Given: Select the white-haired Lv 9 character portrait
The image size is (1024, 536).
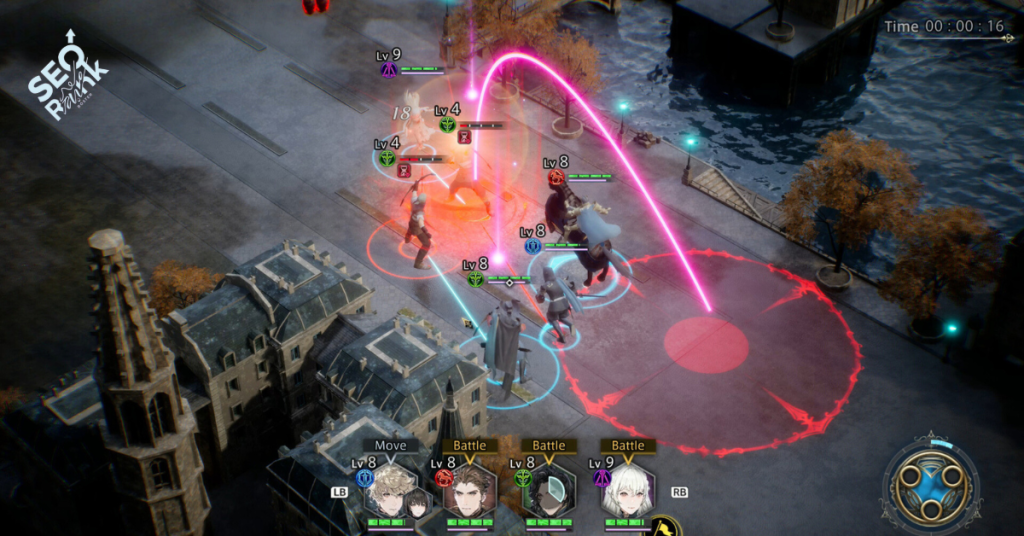Looking at the screenshot, I should coord(627,490).
